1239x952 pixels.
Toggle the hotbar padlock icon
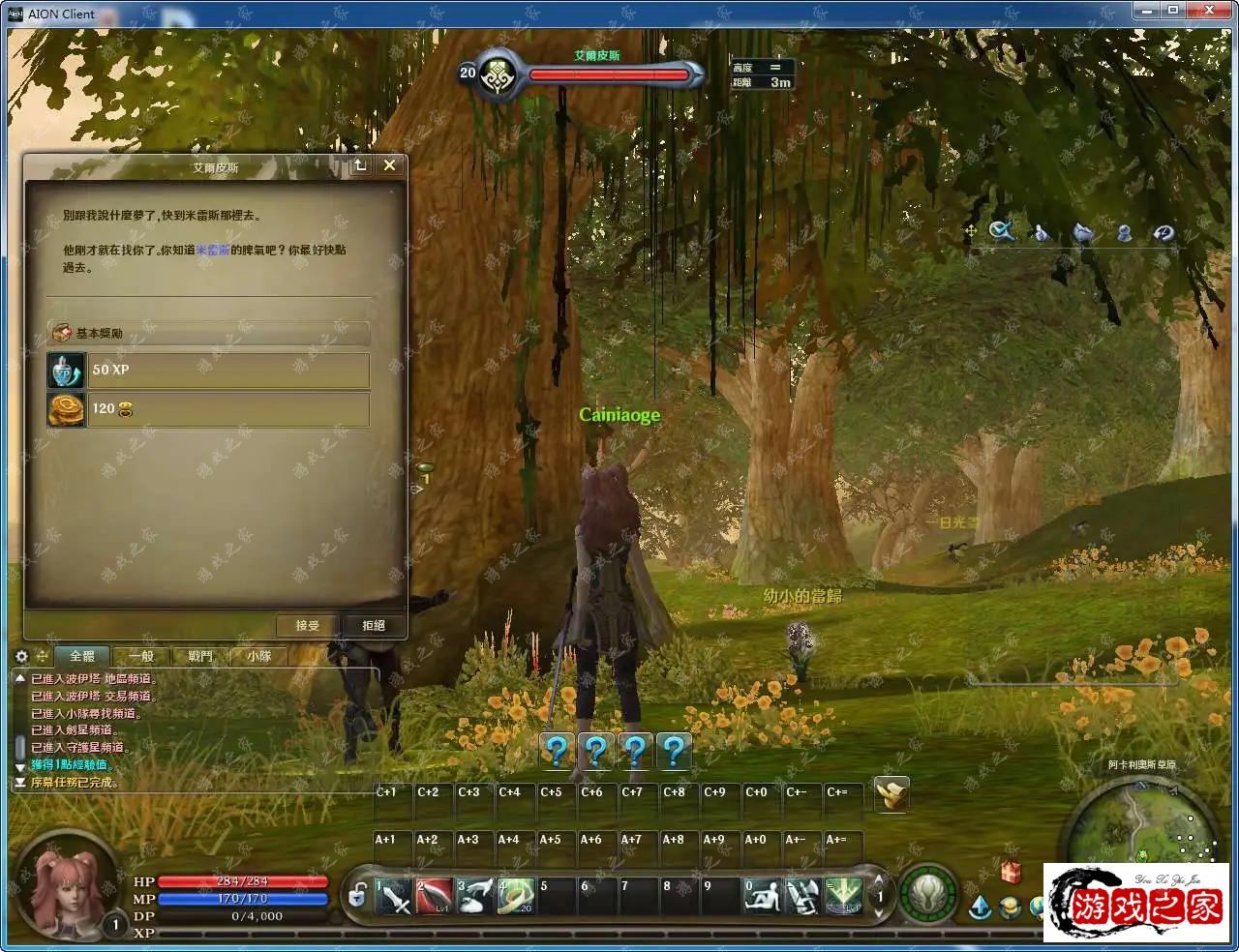(357, 896)
